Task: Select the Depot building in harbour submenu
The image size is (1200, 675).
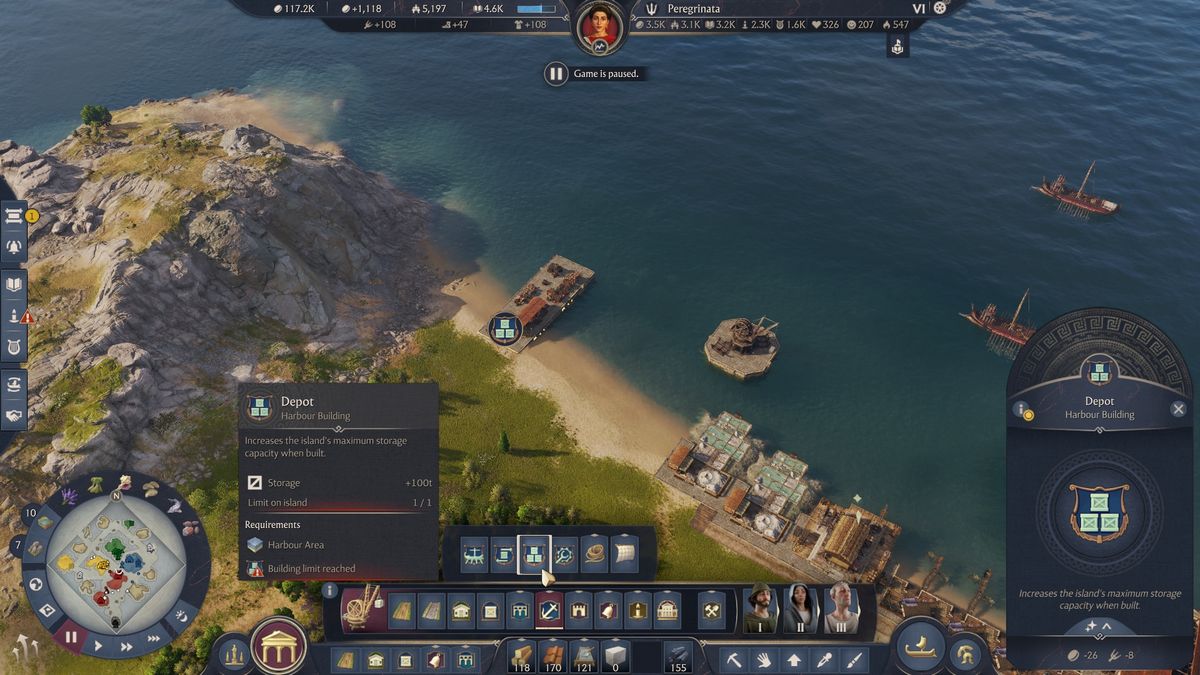Action: 534,553
